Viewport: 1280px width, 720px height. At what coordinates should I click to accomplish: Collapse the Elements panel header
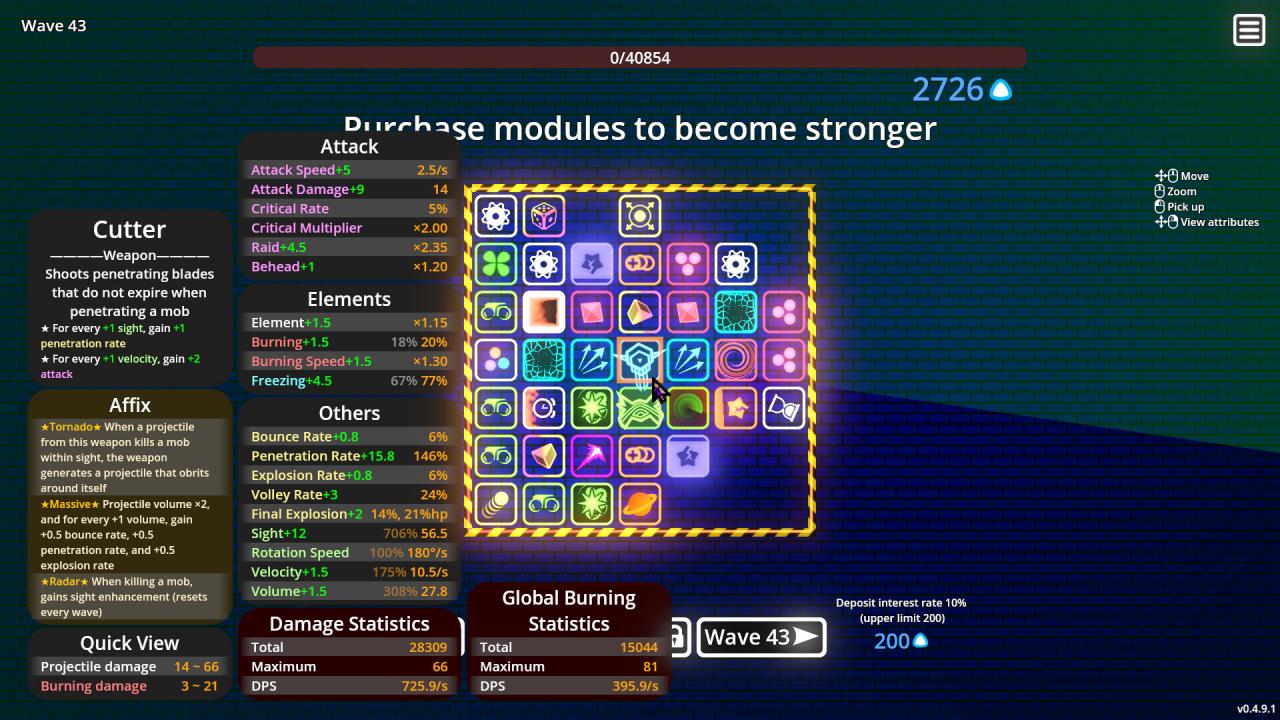pos(349,298)
